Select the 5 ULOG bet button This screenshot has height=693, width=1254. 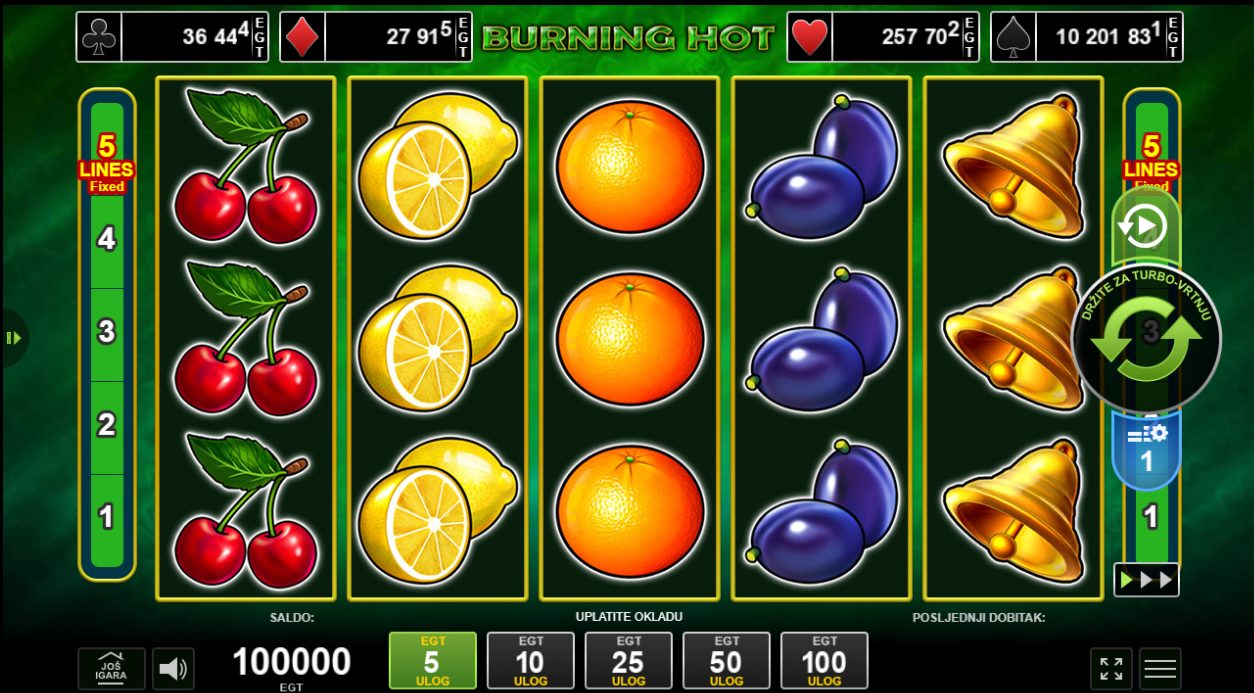(432, 660)
